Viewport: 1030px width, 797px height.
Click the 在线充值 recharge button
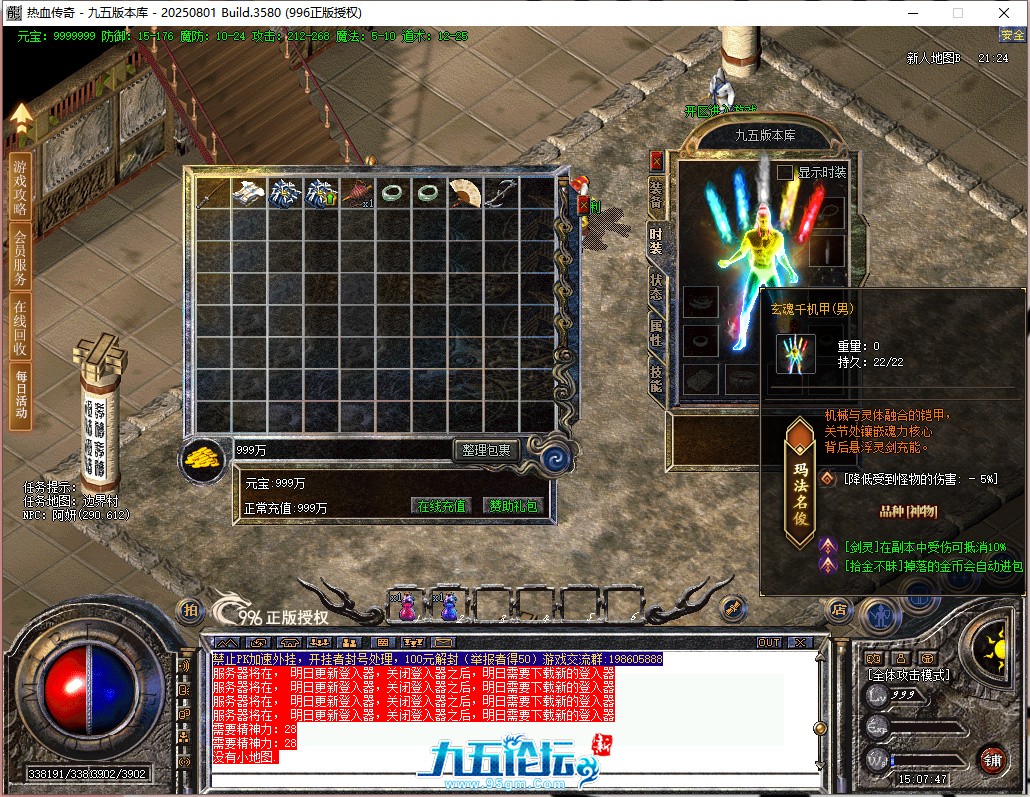tap(442, 506)
